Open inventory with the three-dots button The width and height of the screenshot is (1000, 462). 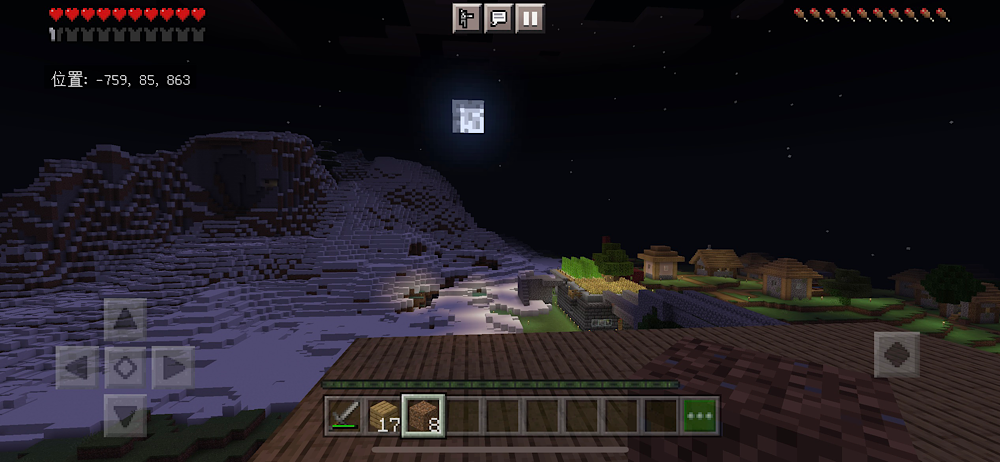pyautogui.click(x=700, y=415)
